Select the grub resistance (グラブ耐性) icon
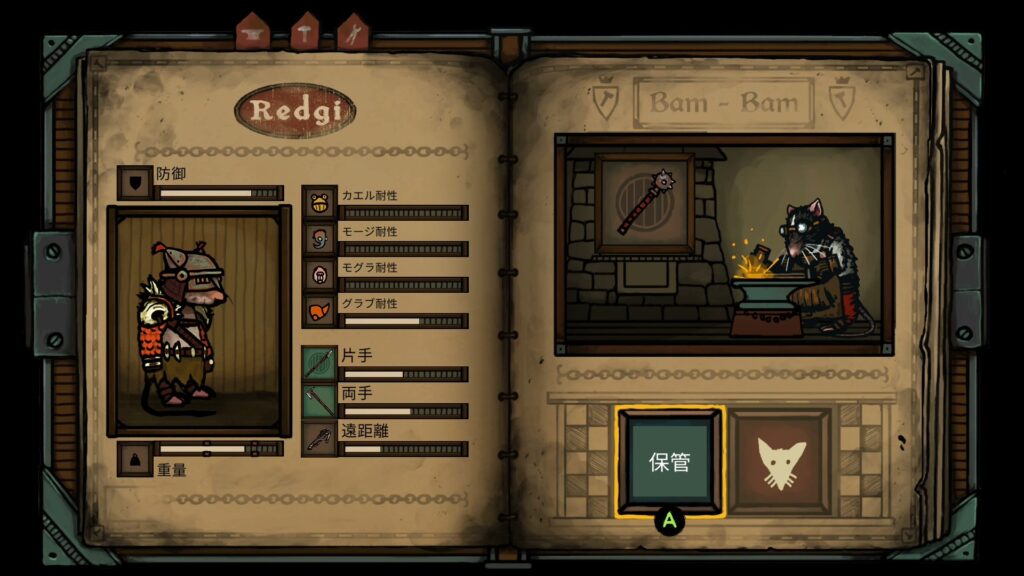Screen dimensions: 1024x576 tap(319, 311)
